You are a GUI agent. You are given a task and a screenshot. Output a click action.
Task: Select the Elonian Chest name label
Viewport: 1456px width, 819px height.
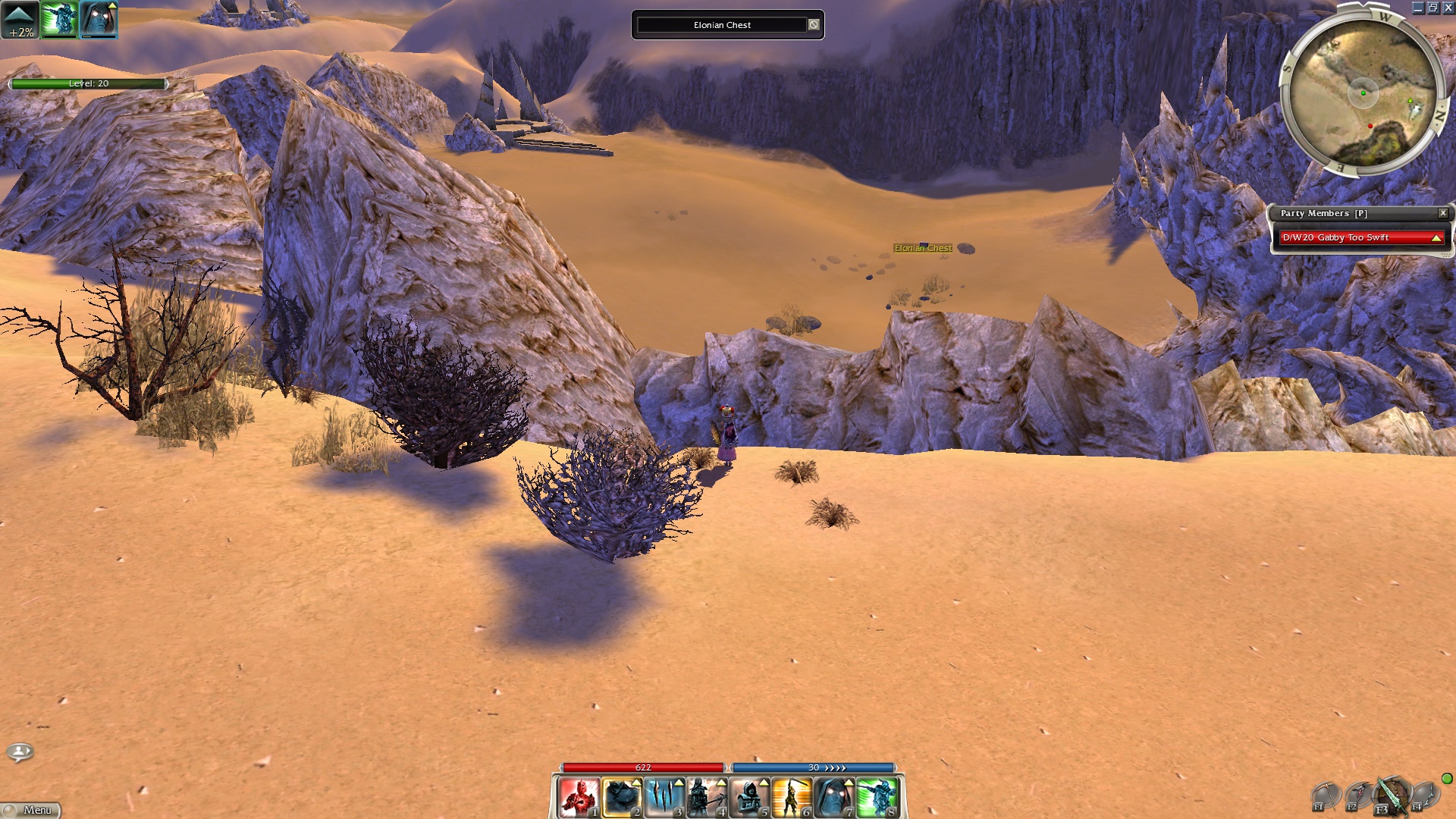[922, 248]
